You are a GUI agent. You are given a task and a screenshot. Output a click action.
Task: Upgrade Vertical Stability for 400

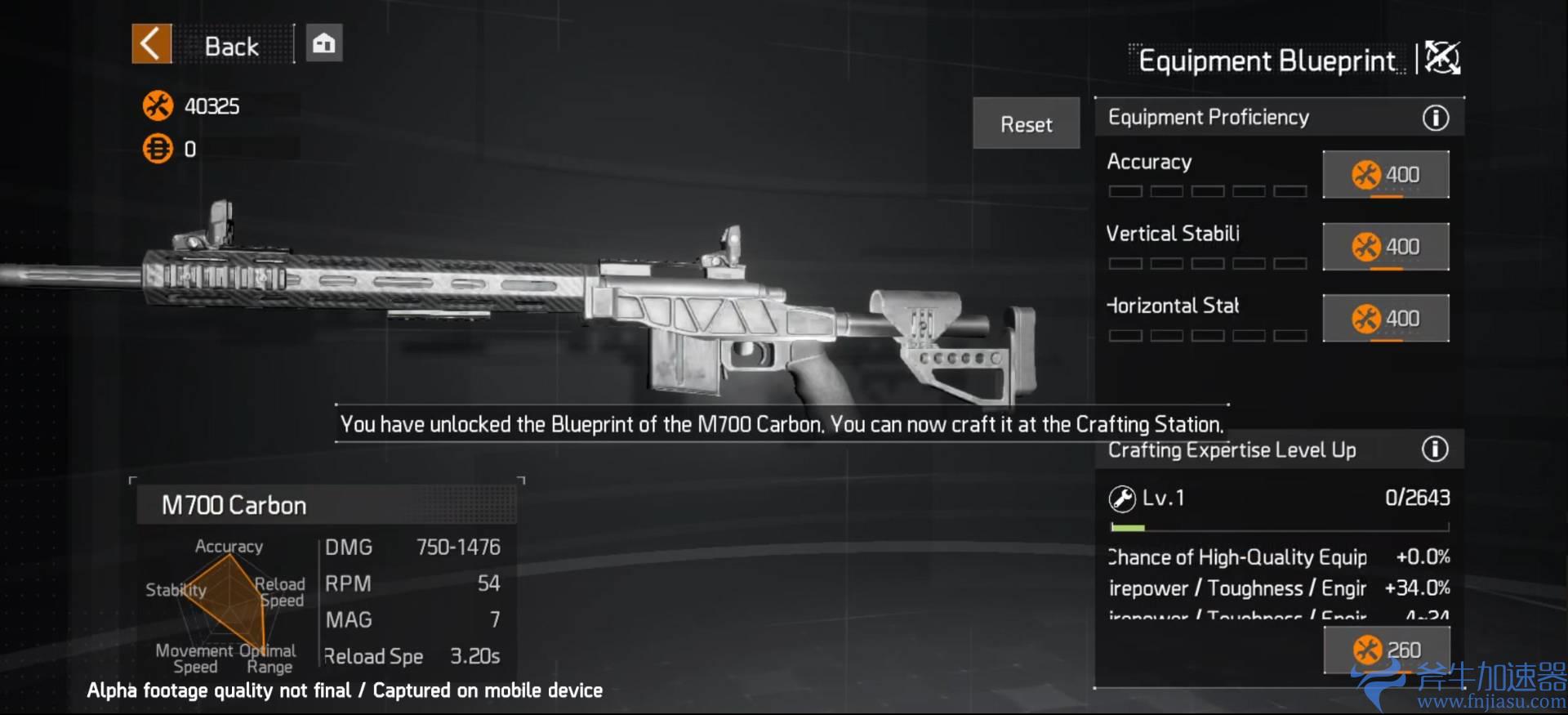(x=1385, y=246)
